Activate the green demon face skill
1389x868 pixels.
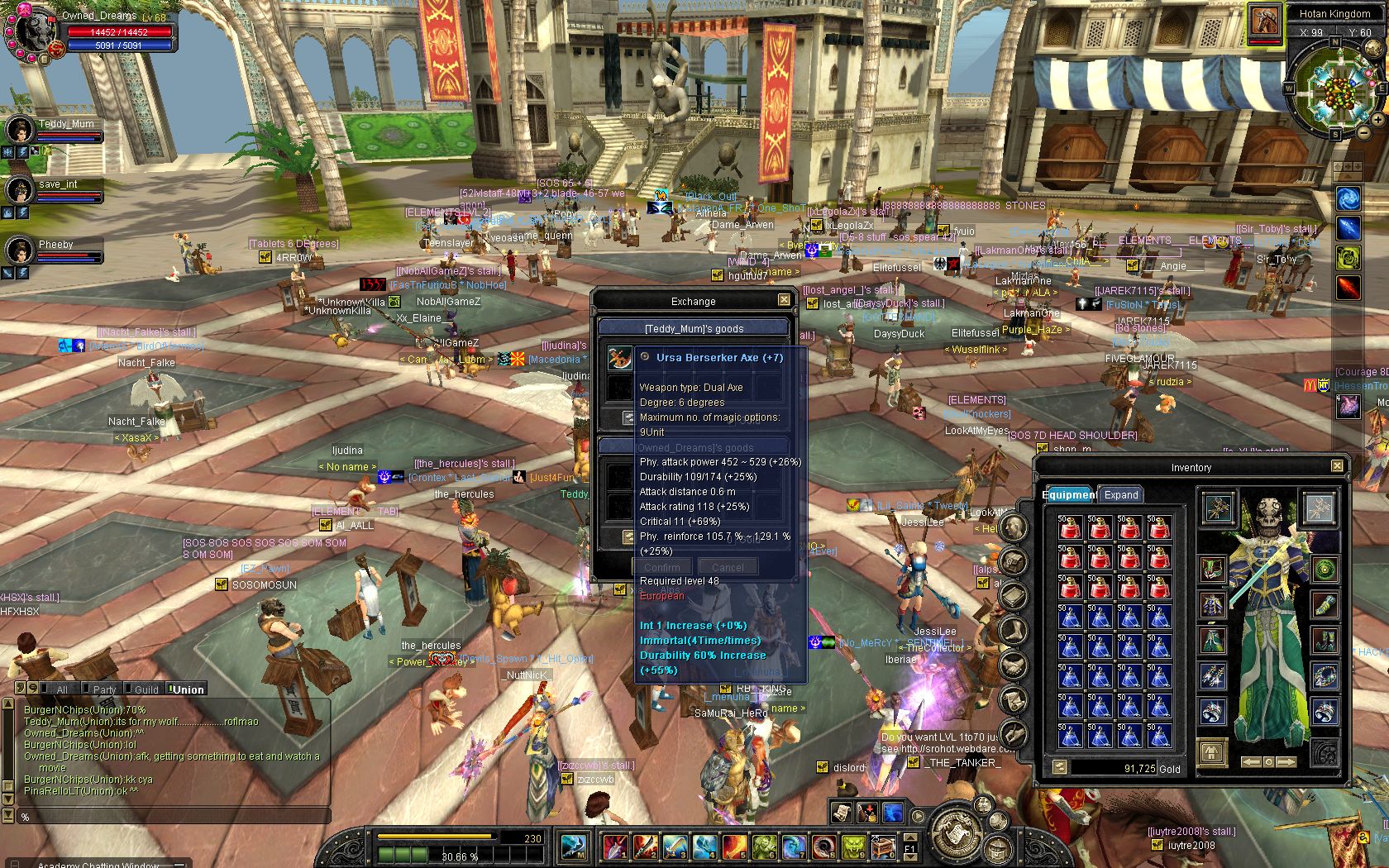click(853, 847)
